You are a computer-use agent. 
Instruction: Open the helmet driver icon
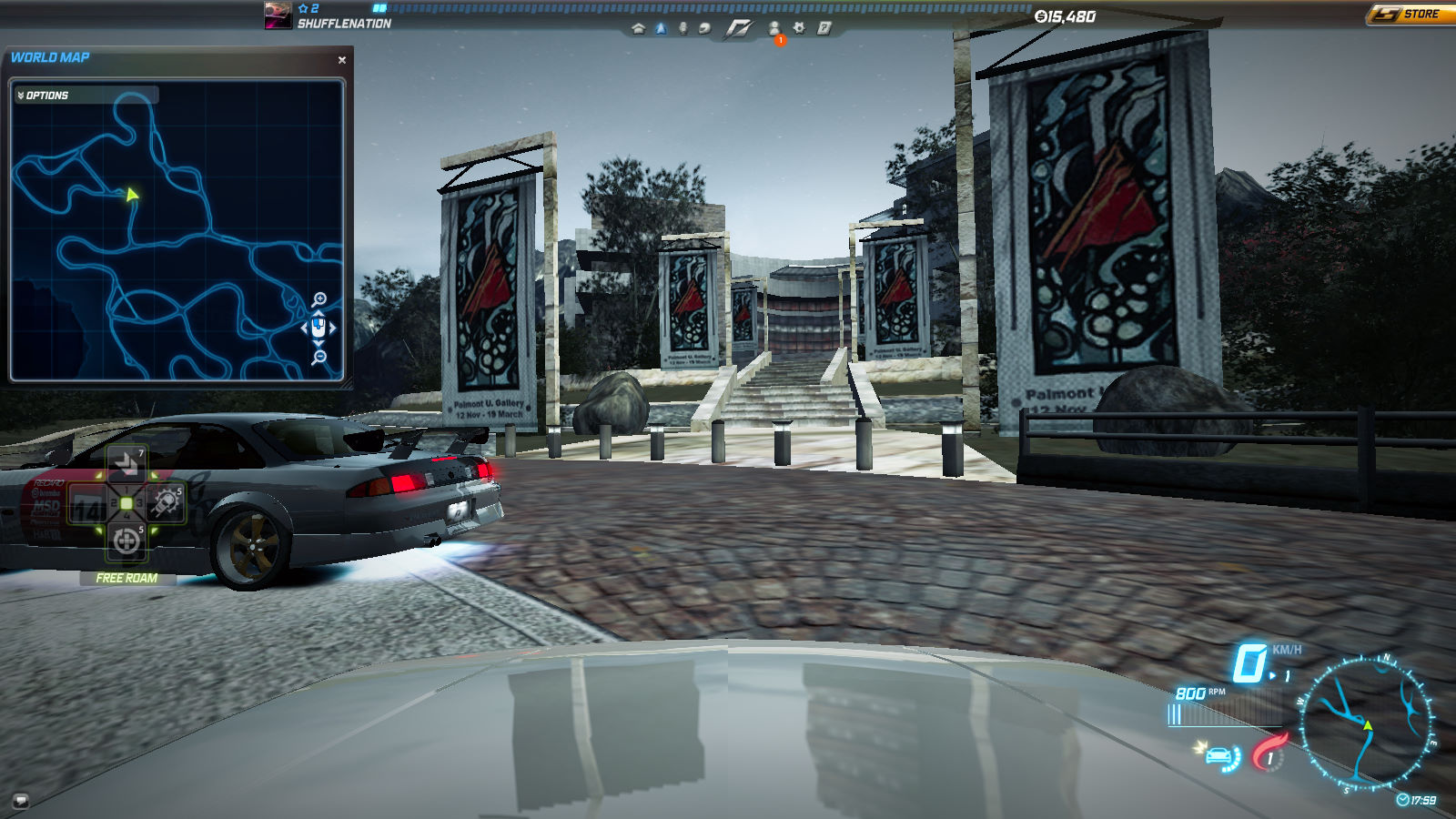(x=704, y=28)
